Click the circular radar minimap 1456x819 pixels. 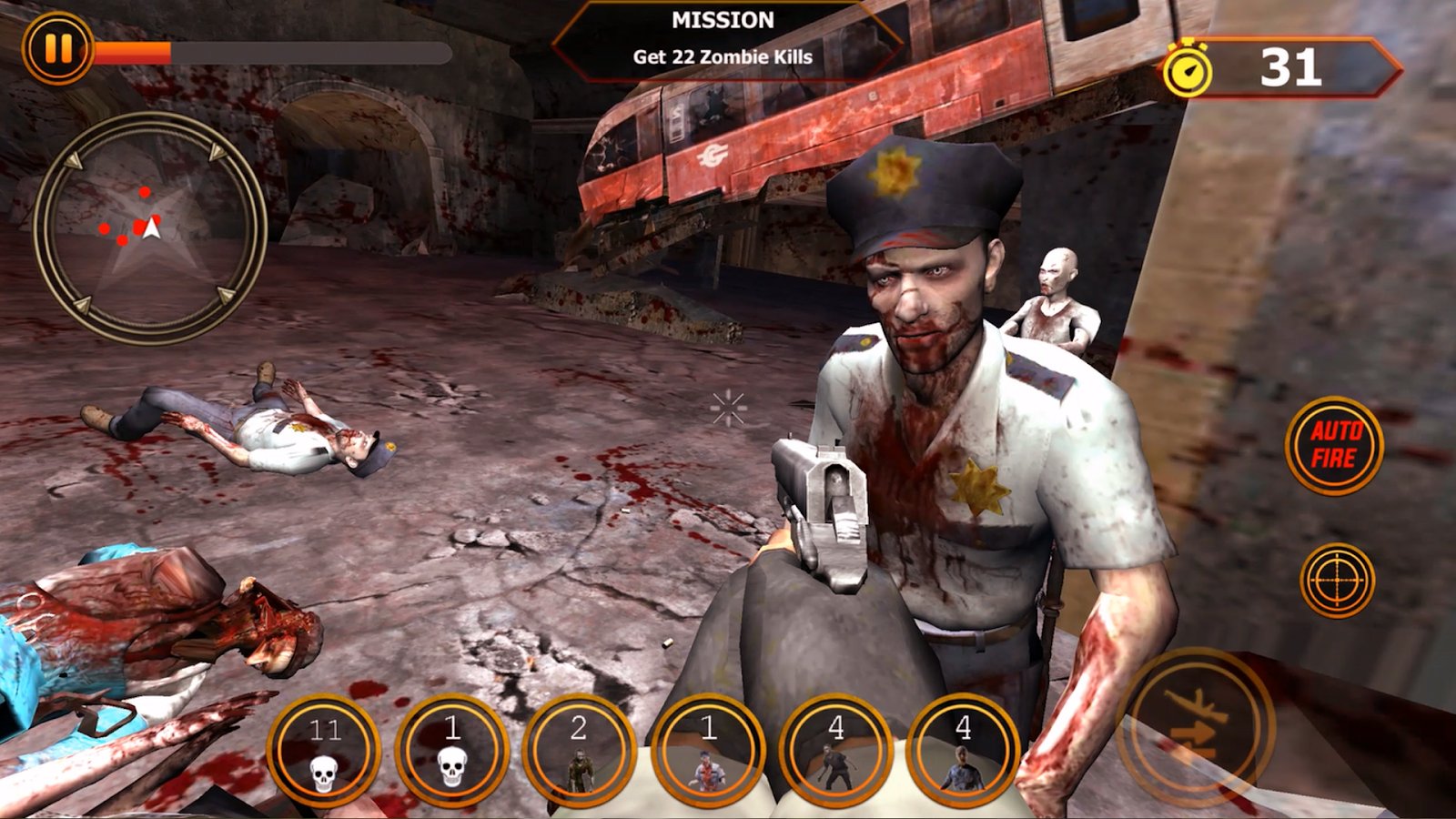point(151,227)
